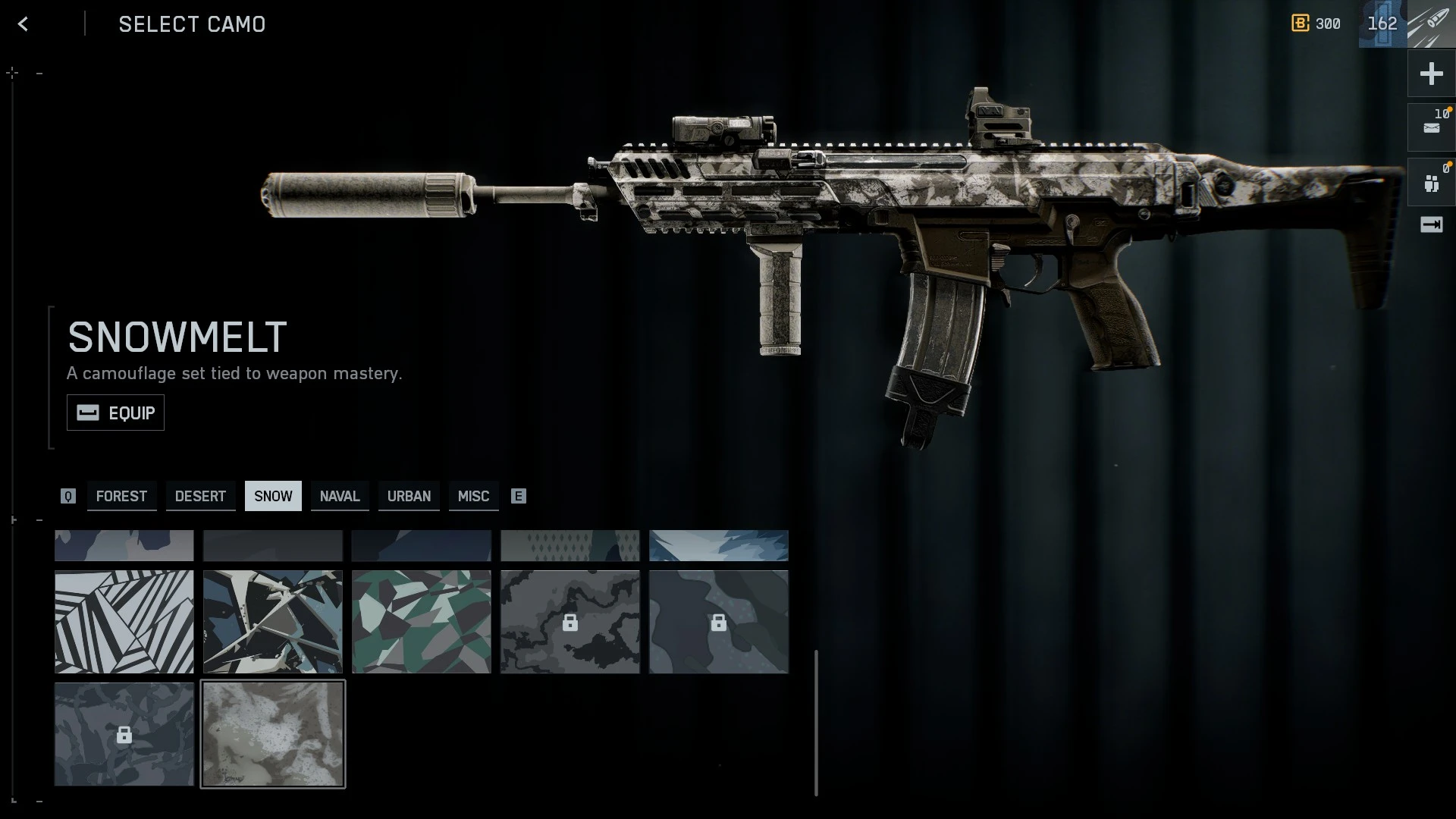This screenshot has width=1456, height=819.
Task: Equip the Snowmelt camo
Action: pyautogui.click(x=115, y=413)
